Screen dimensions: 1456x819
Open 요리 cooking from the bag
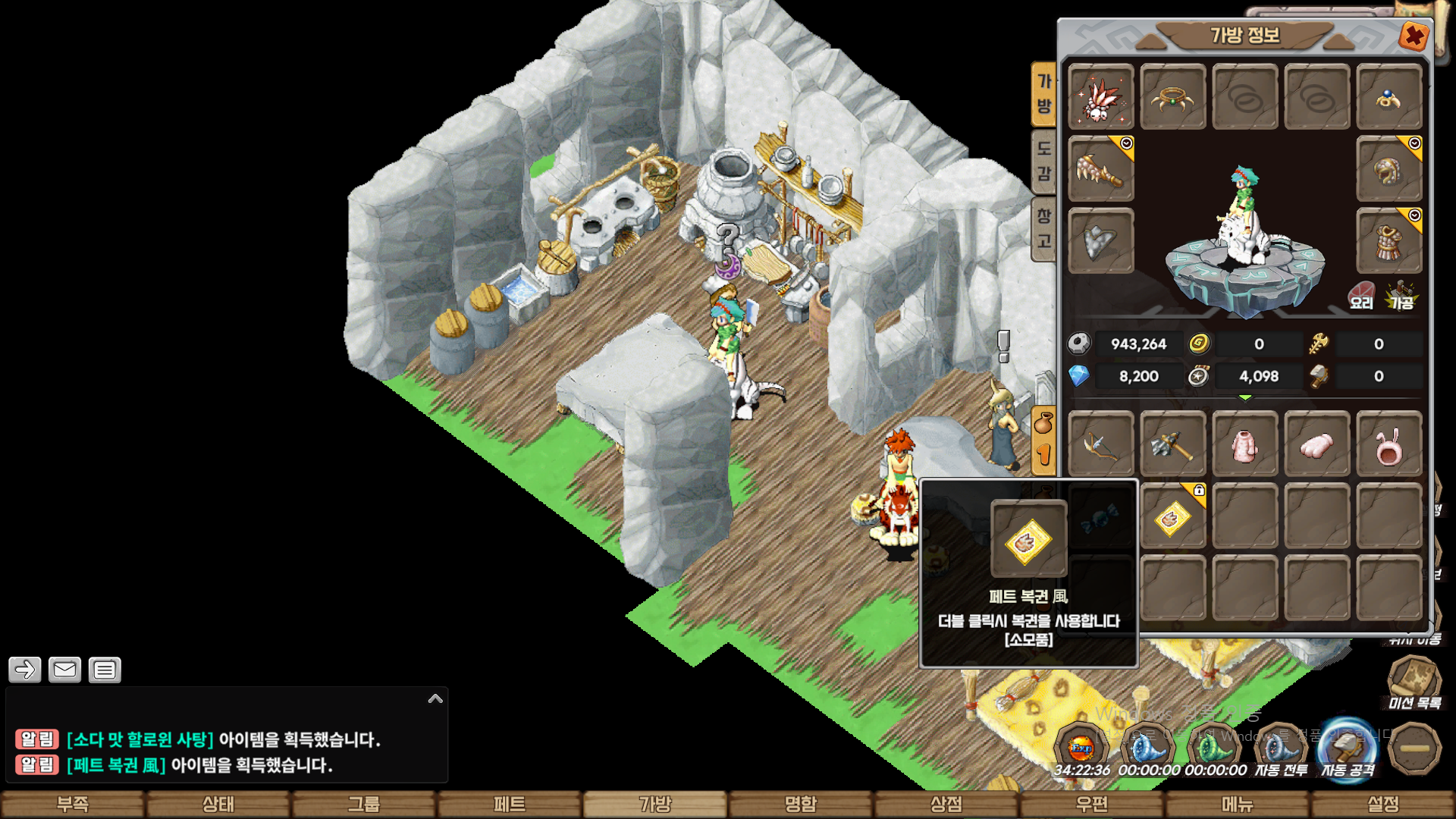1361,296
